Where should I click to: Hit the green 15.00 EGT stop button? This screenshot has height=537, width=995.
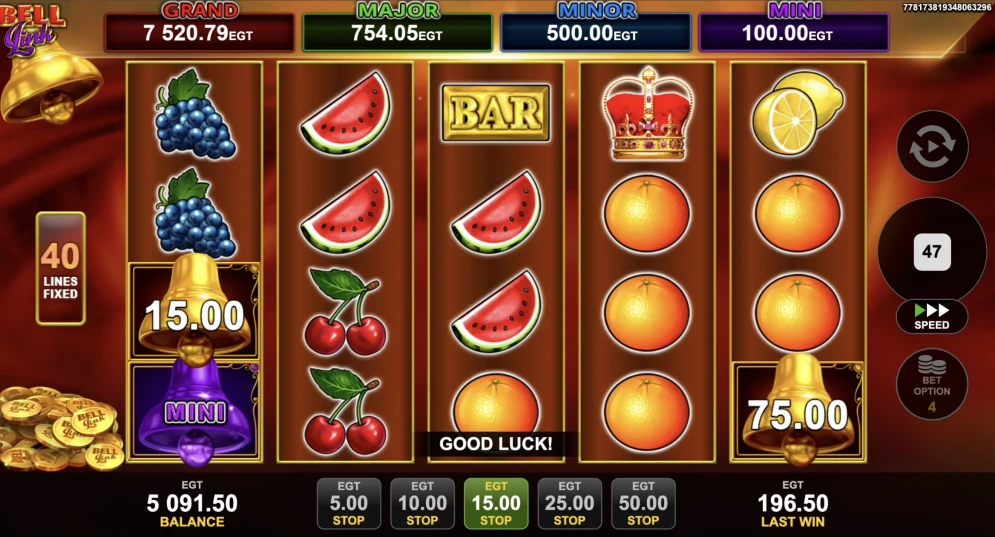(496, 503)
